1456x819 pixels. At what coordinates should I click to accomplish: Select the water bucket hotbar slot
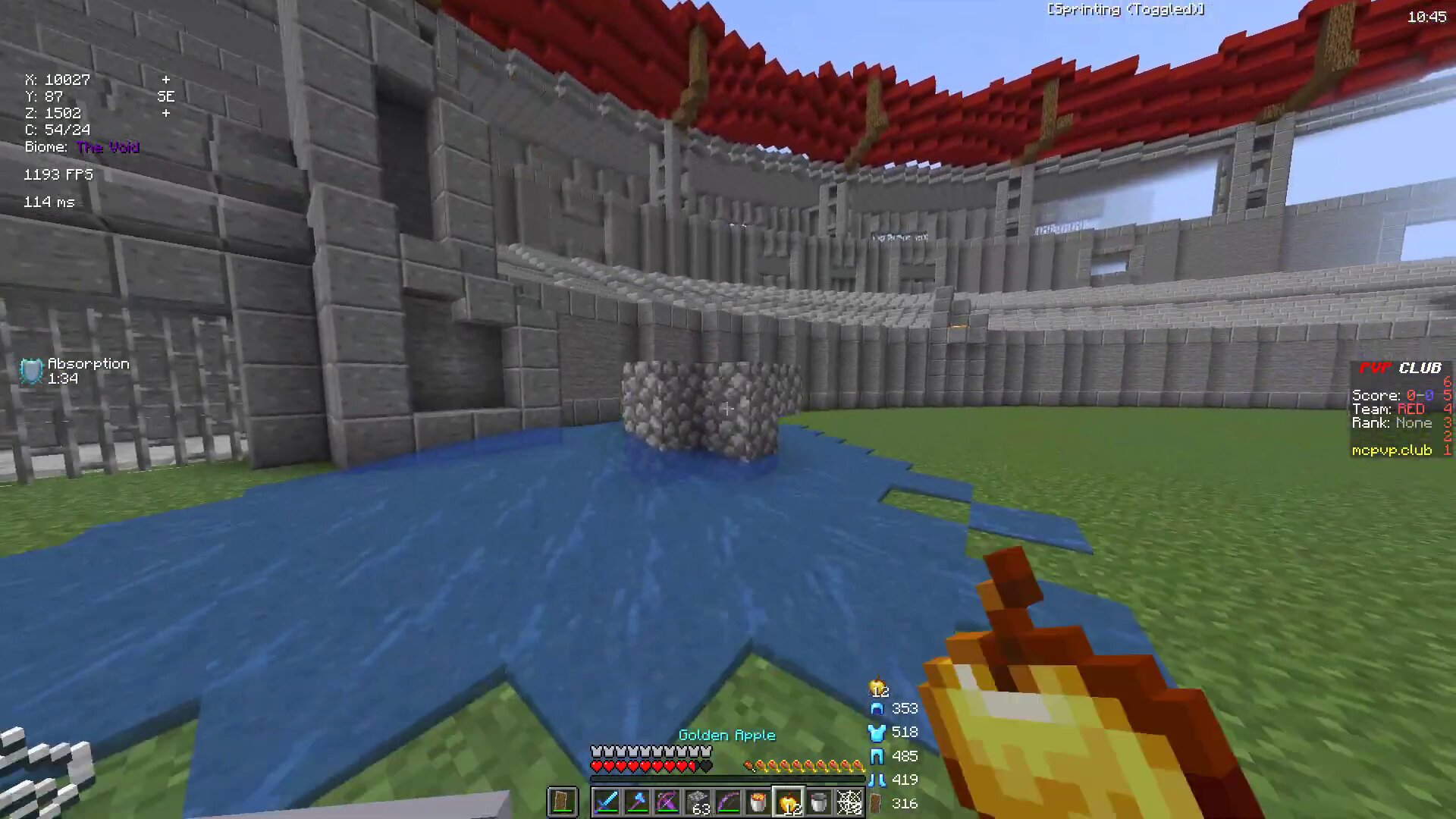coord(821,802)
